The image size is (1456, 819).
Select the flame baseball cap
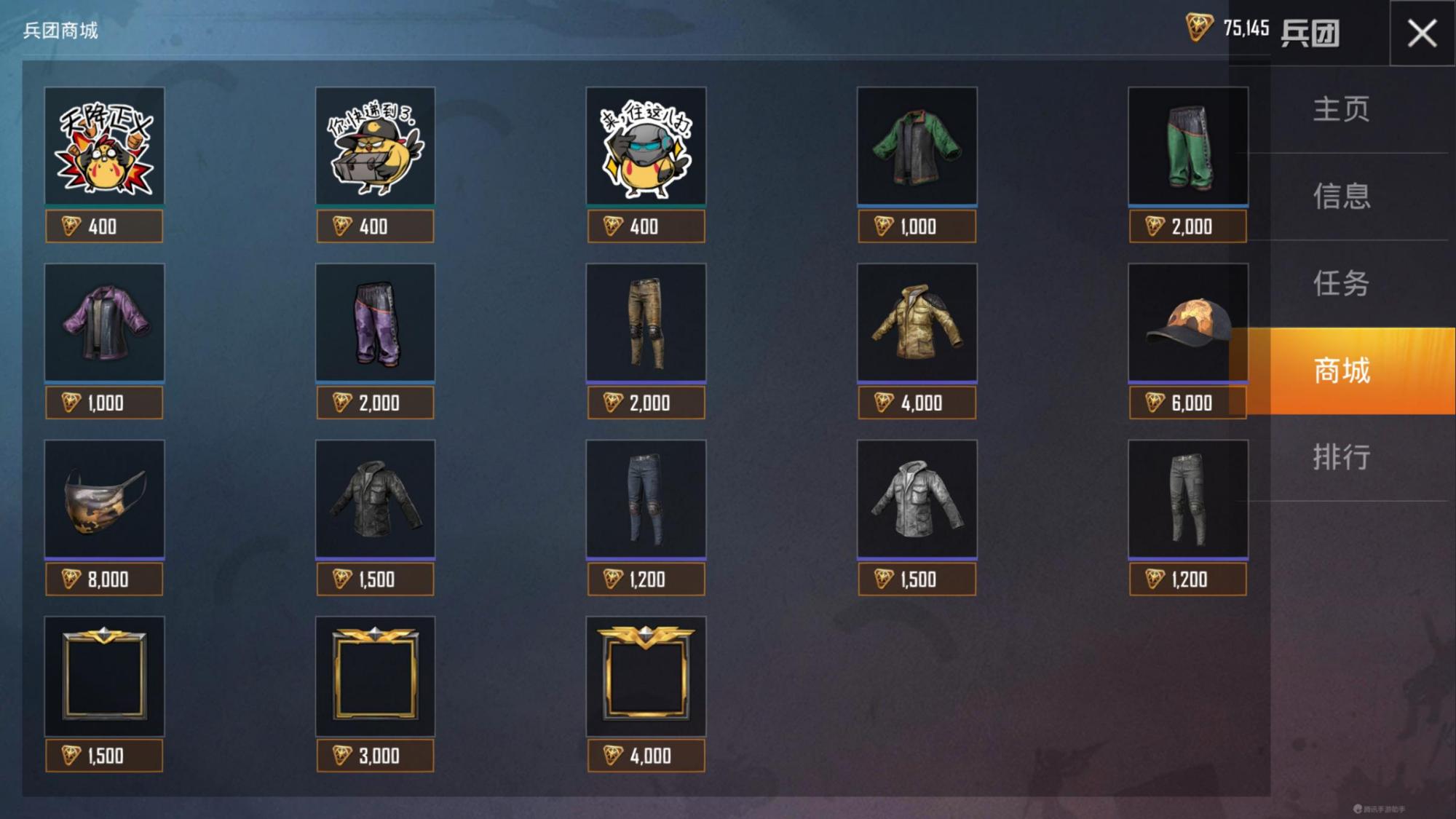[x=1188, y=323]
